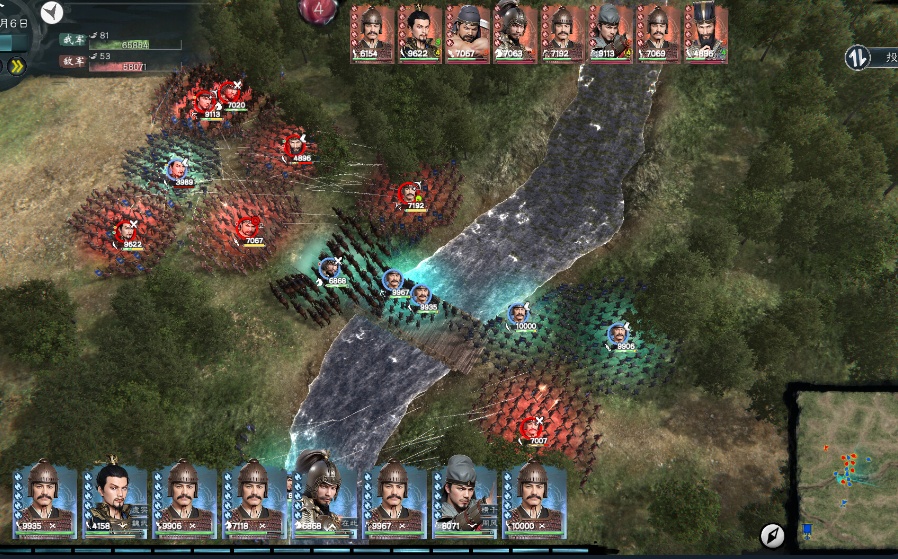The width and height of the screenshot is (898, 559).
Task: Inspect enemy officer card with 9113 troops
Action: pyautogui.click(x=609, y=33)
